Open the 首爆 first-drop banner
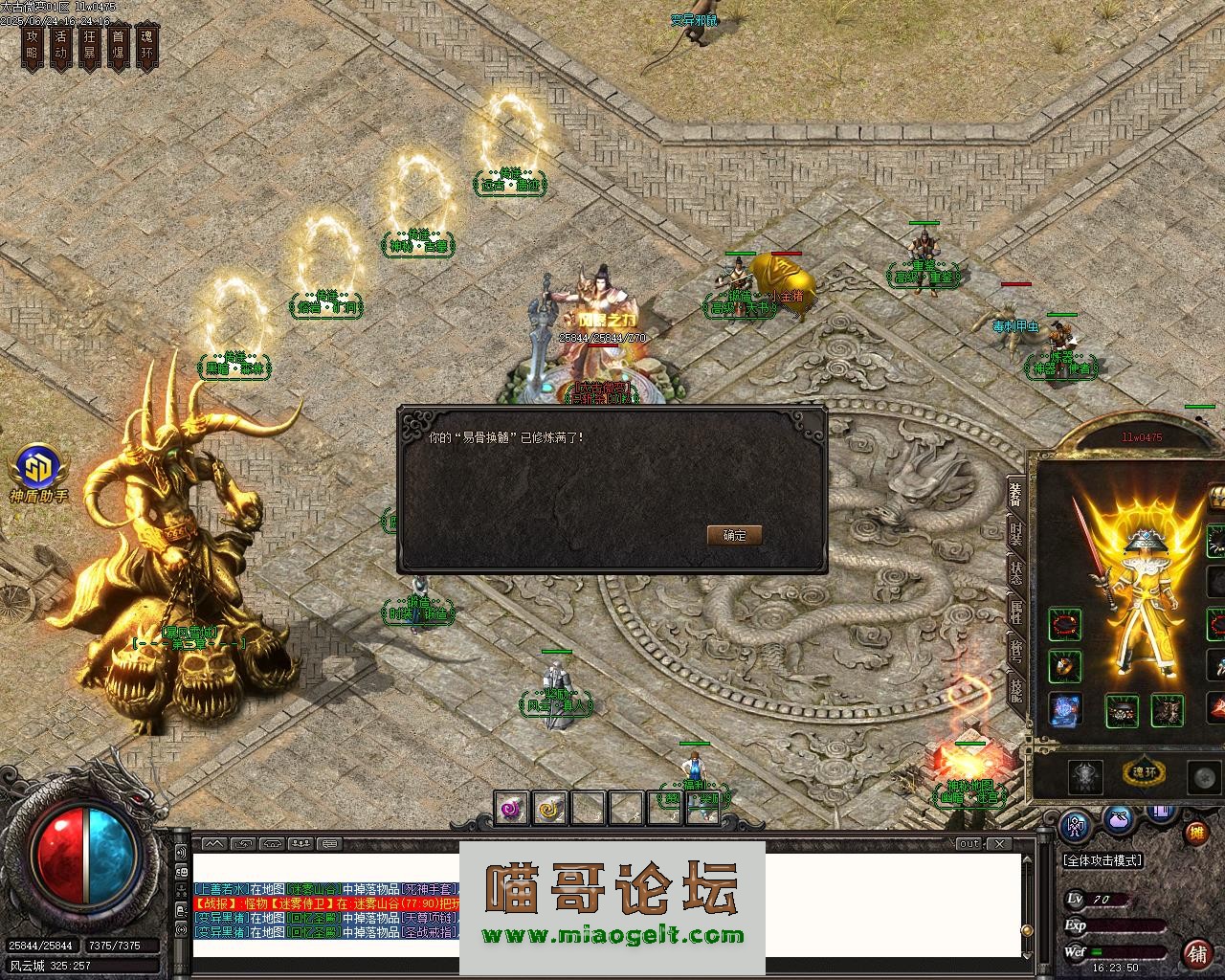This screenshot has width=1225, height=980. [x=118, y=46]
